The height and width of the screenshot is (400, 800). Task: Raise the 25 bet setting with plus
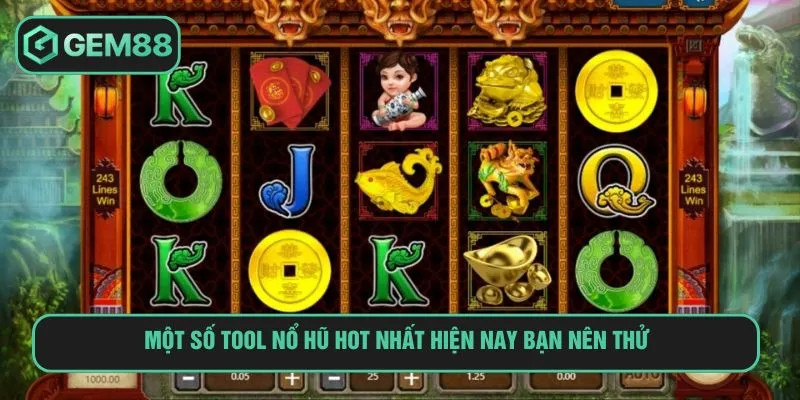(x=409, y=381)
